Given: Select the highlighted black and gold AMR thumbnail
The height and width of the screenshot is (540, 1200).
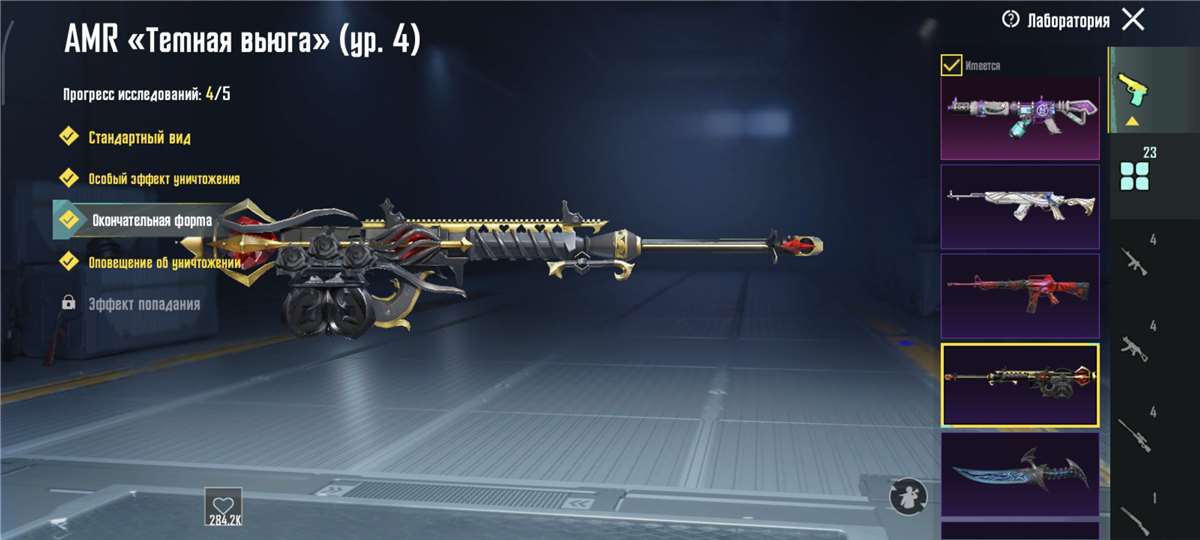Looking at the screenshot, I should tap(1019, 385).
